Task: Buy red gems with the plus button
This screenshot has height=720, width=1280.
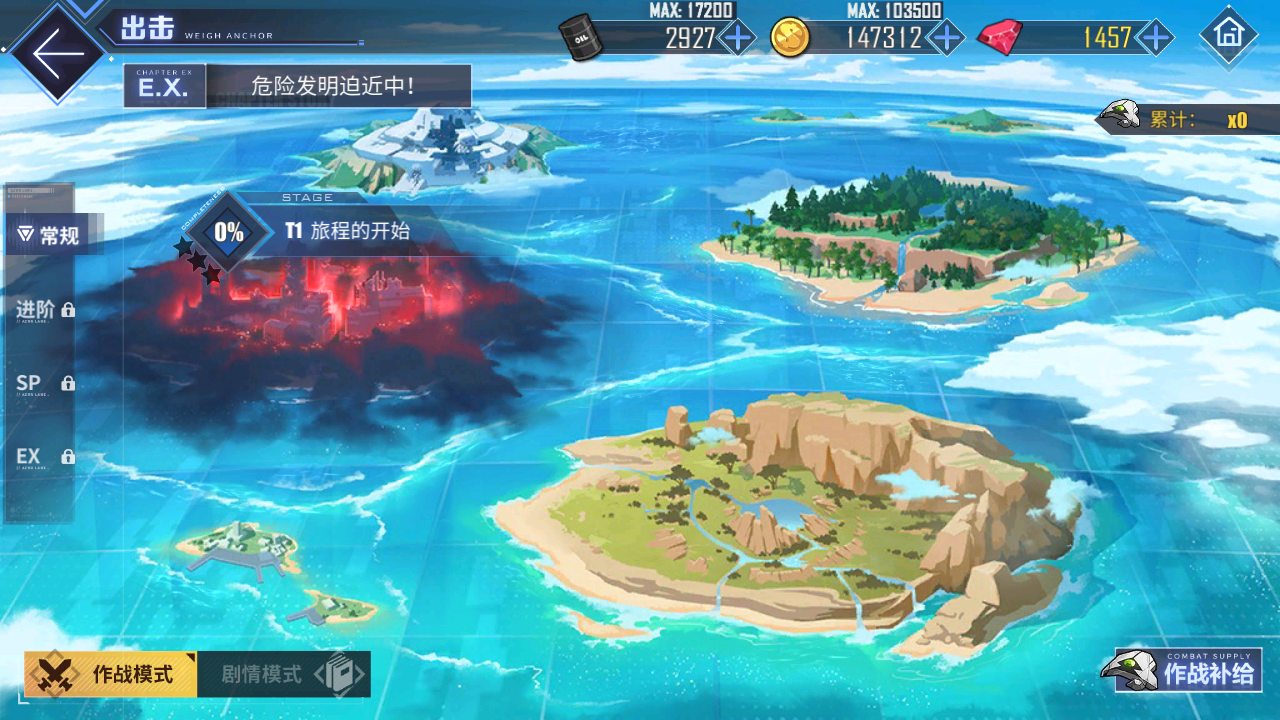Action: (x=1156, y=38)
